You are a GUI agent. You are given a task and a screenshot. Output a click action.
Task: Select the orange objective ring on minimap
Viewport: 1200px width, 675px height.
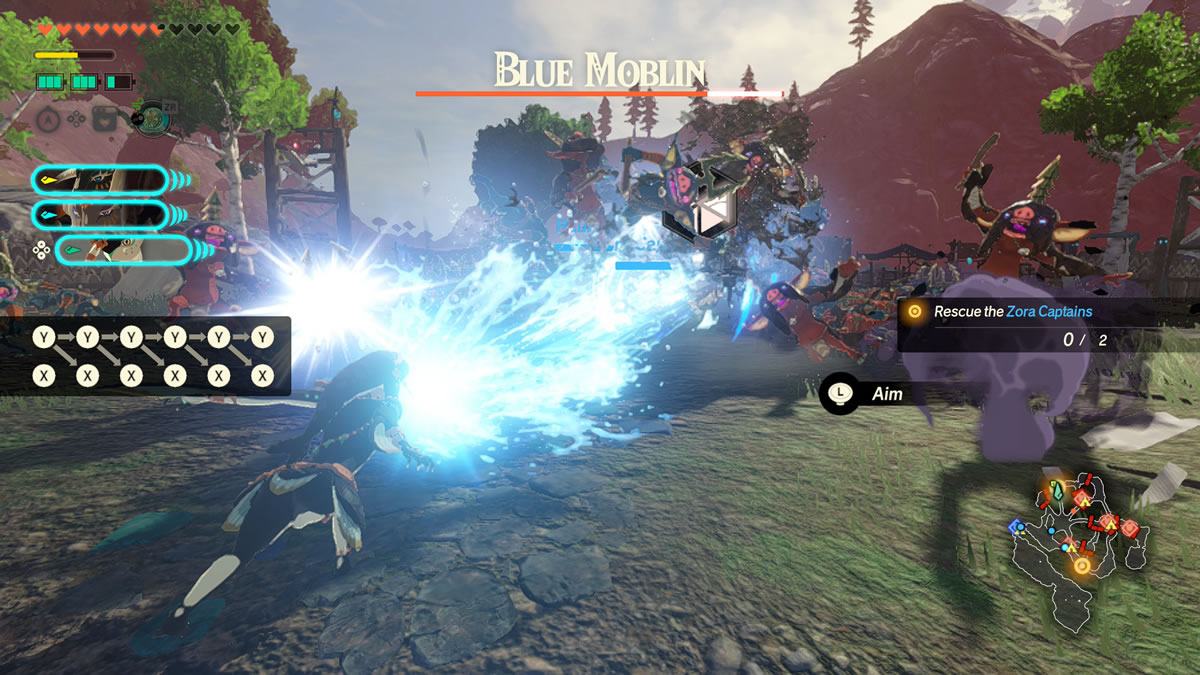(1081, 566)
